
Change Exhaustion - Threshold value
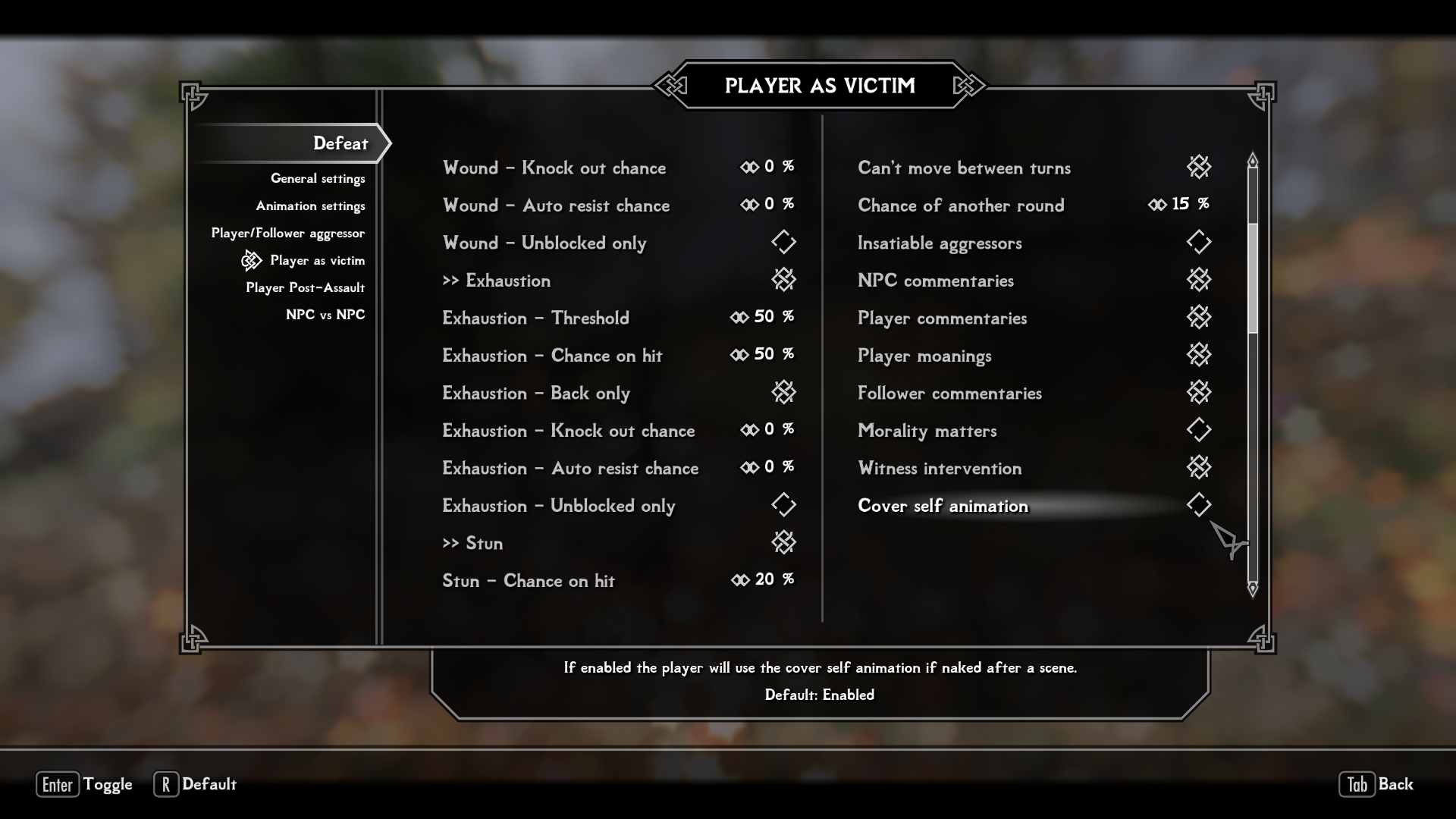[x=761, y=317]
